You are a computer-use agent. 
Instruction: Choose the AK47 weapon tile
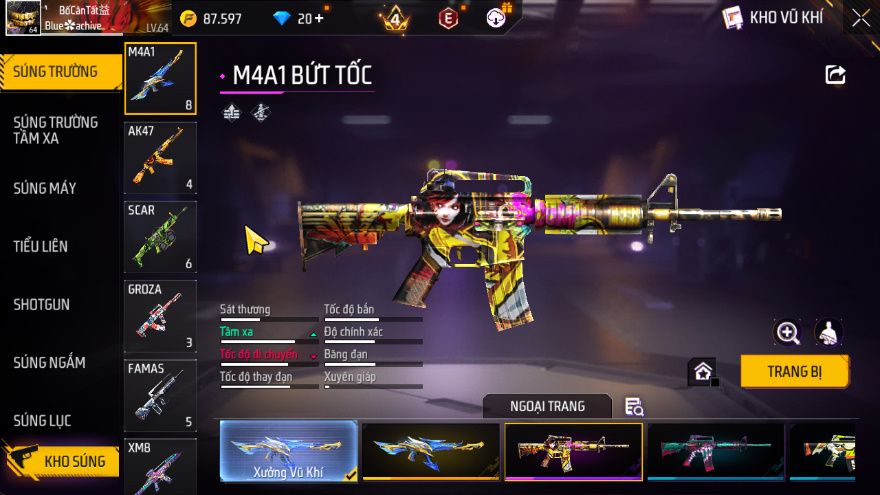pos(160,158)
